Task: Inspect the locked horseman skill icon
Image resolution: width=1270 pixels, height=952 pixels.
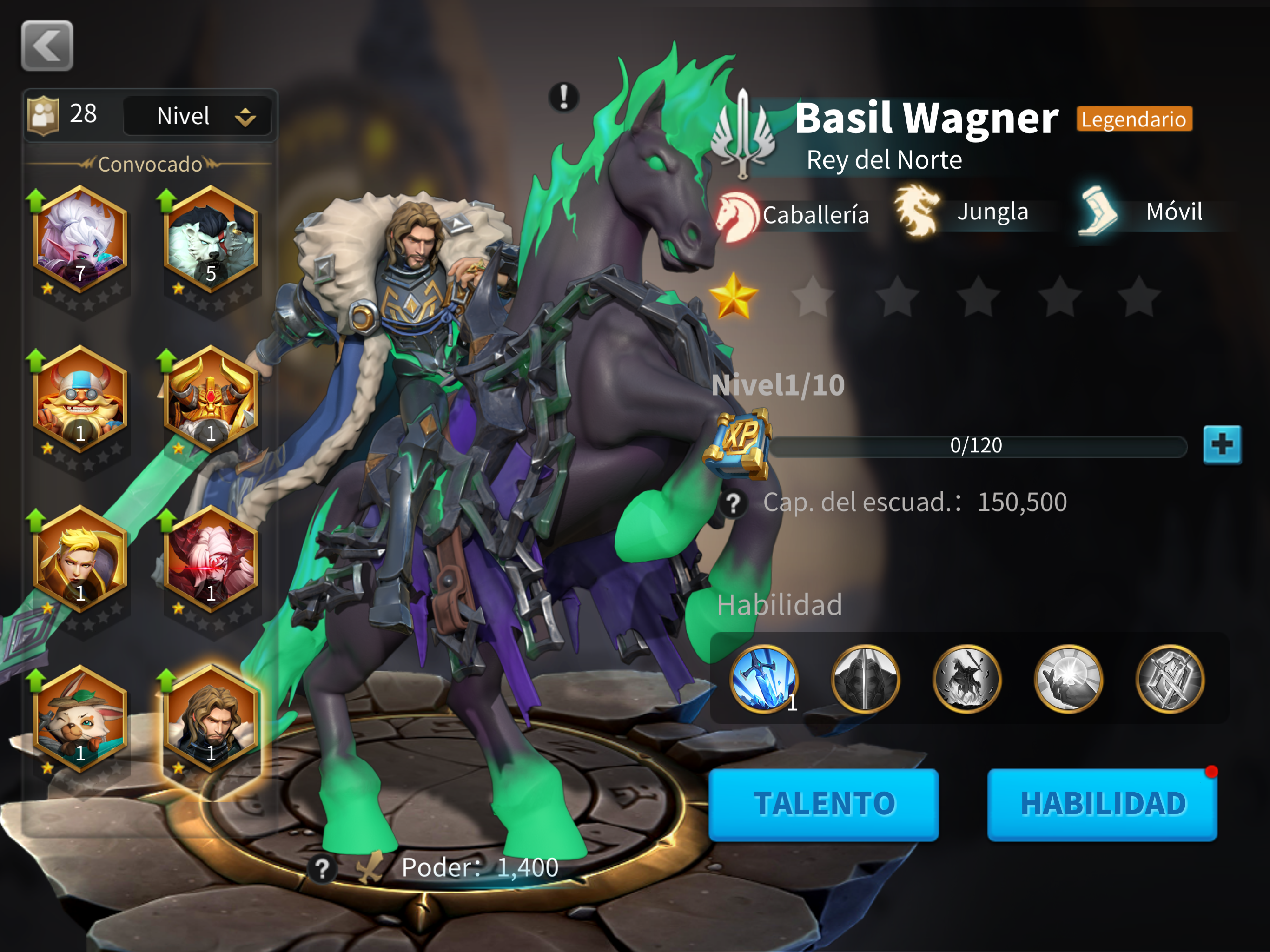Action: [x=967, y=679]
